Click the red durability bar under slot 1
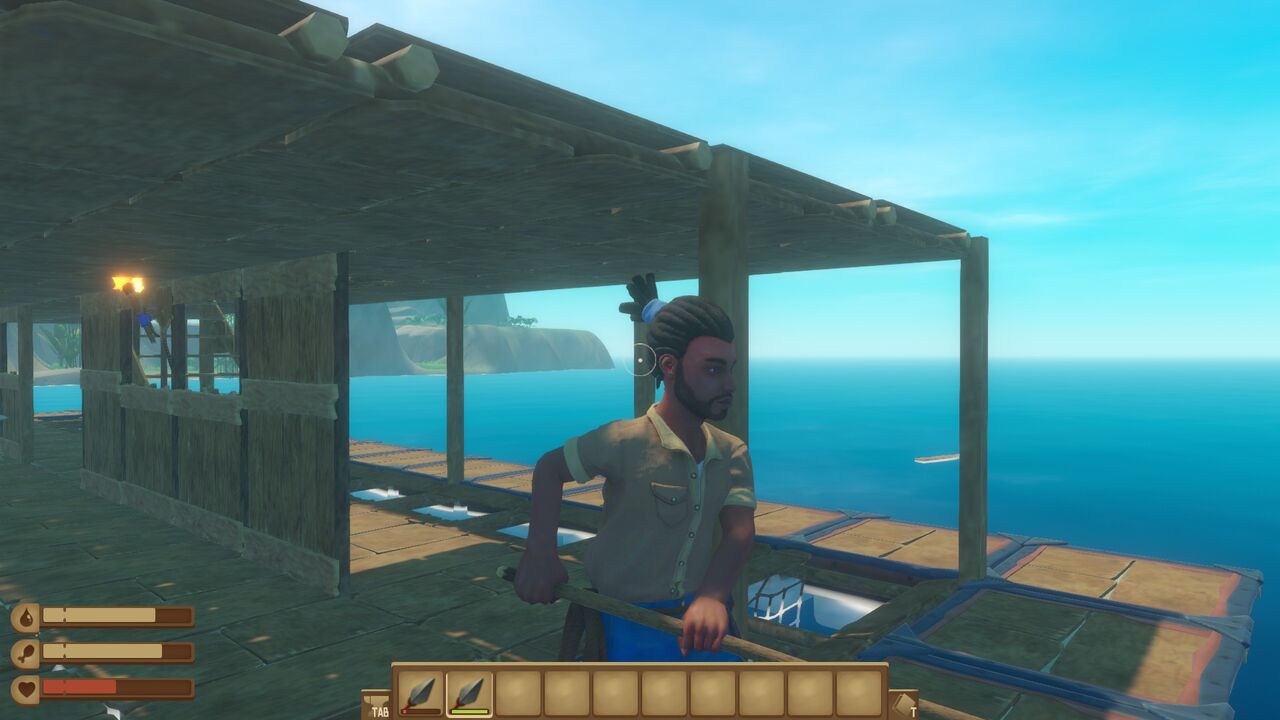 pyautogui.click(x=421, y=709)
